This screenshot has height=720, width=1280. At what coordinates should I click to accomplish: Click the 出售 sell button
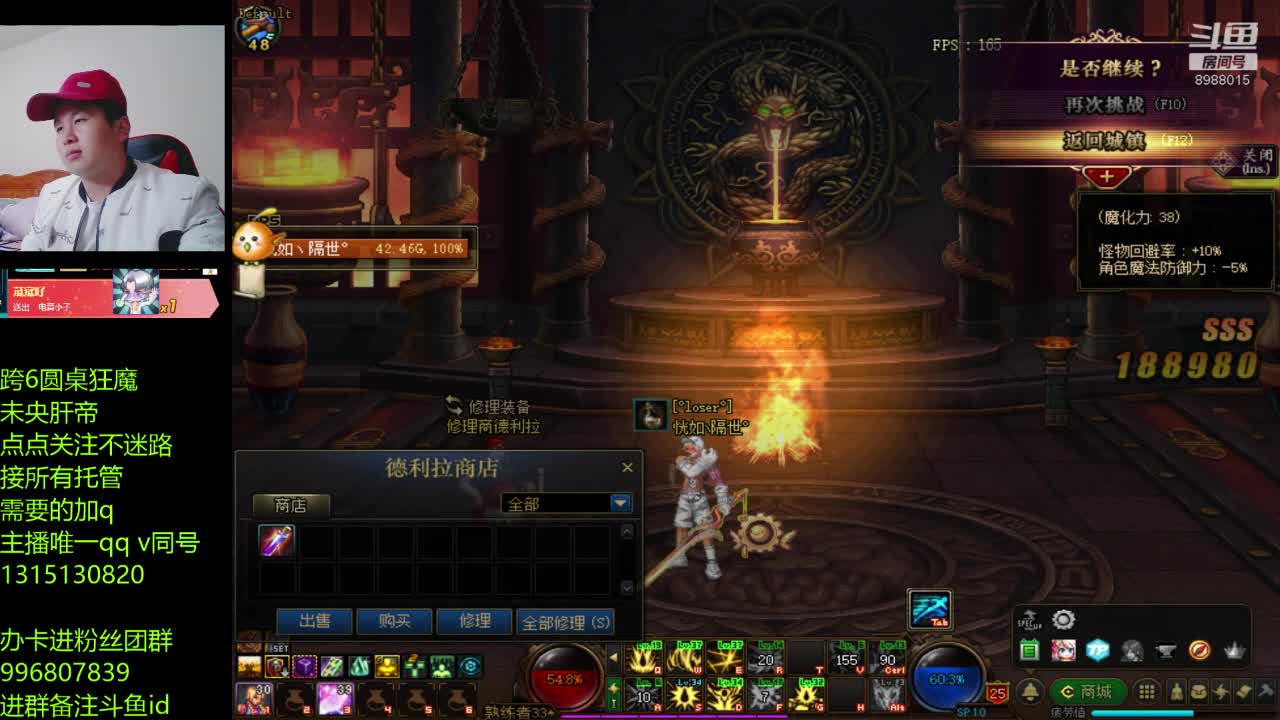[x=314, y=621]
